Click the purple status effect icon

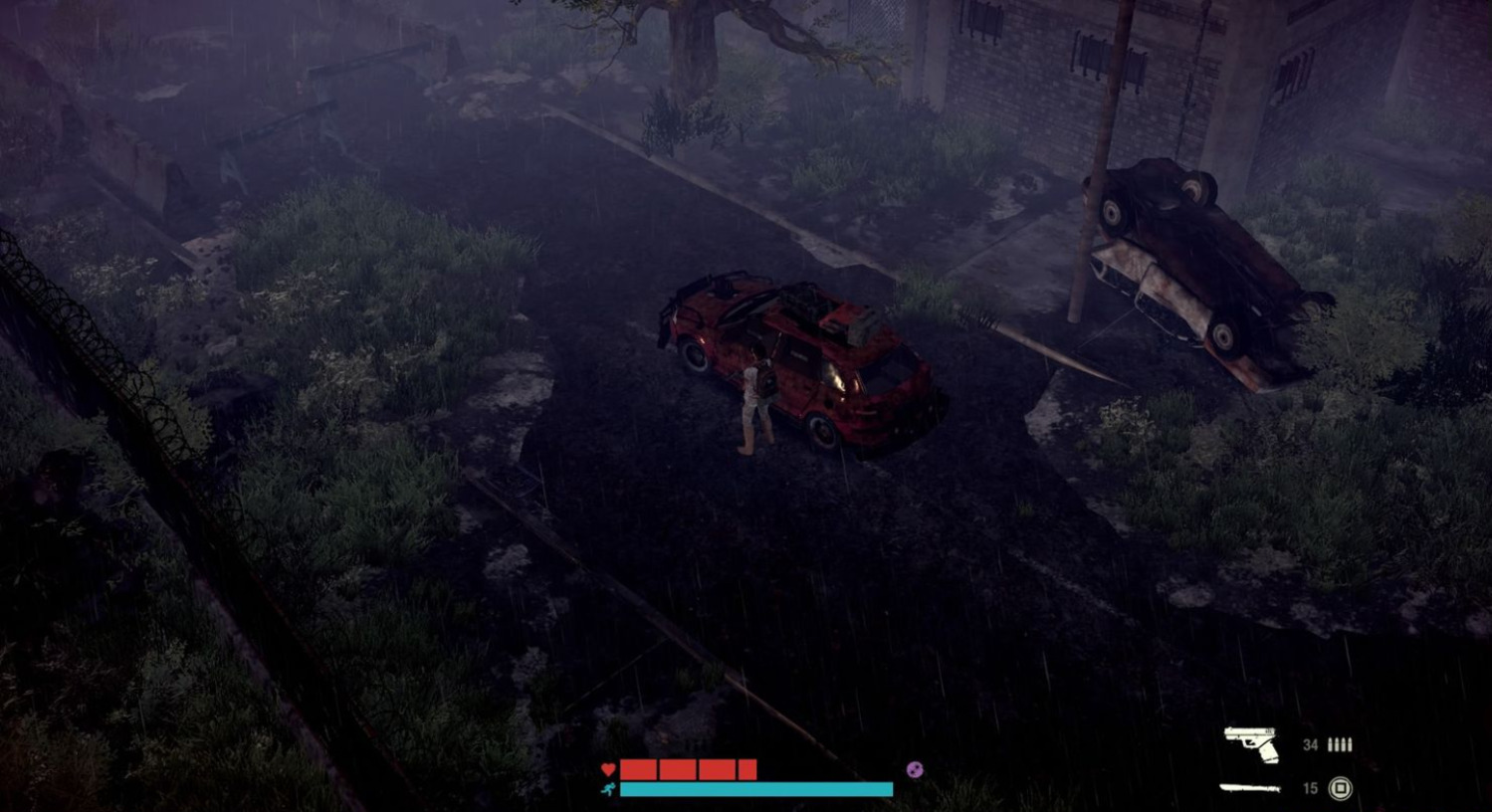(915, 769)
